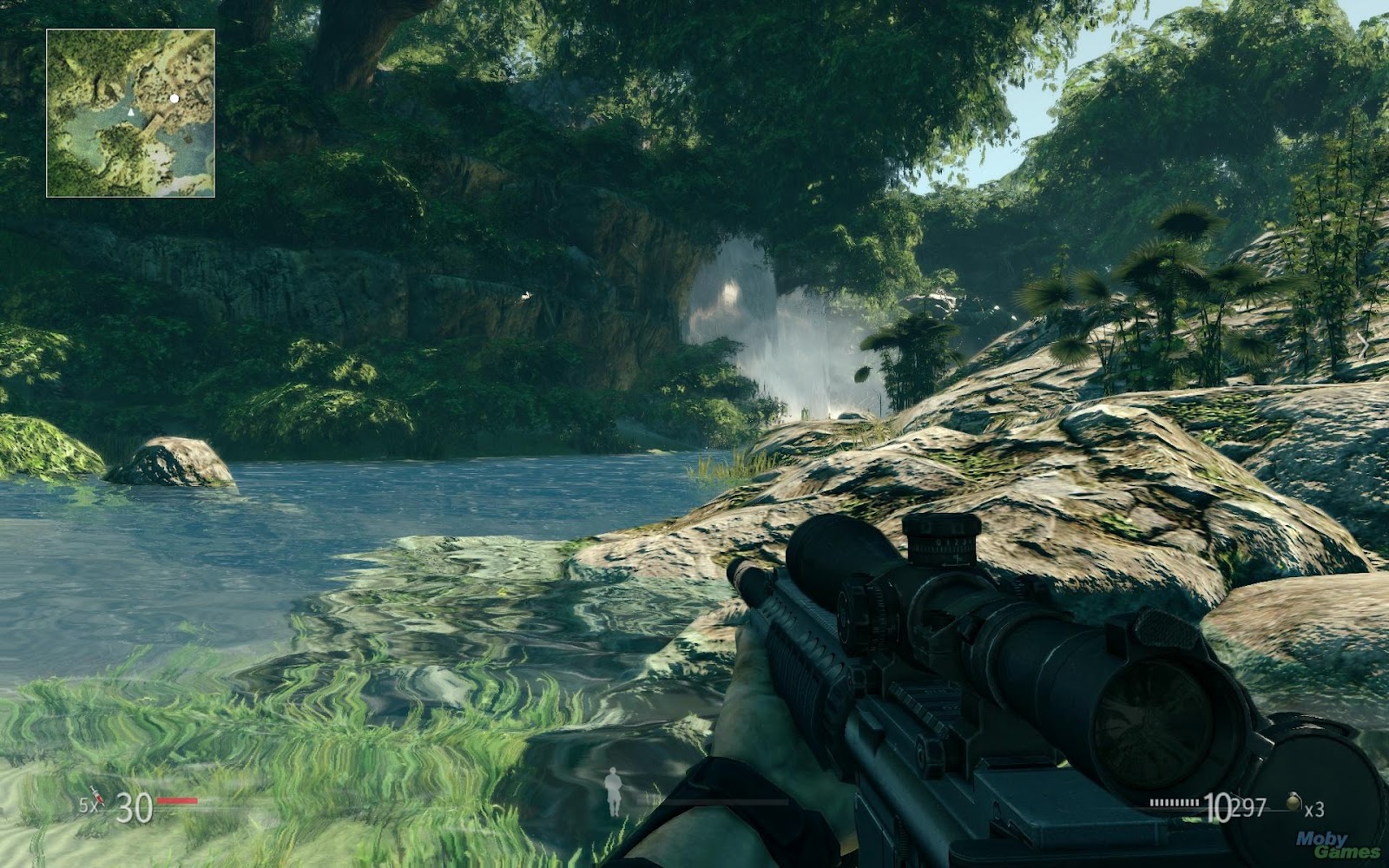Screen dimensions: 1389x868
Task: Click the MobyGames watermark
Action: [1337, 845]
